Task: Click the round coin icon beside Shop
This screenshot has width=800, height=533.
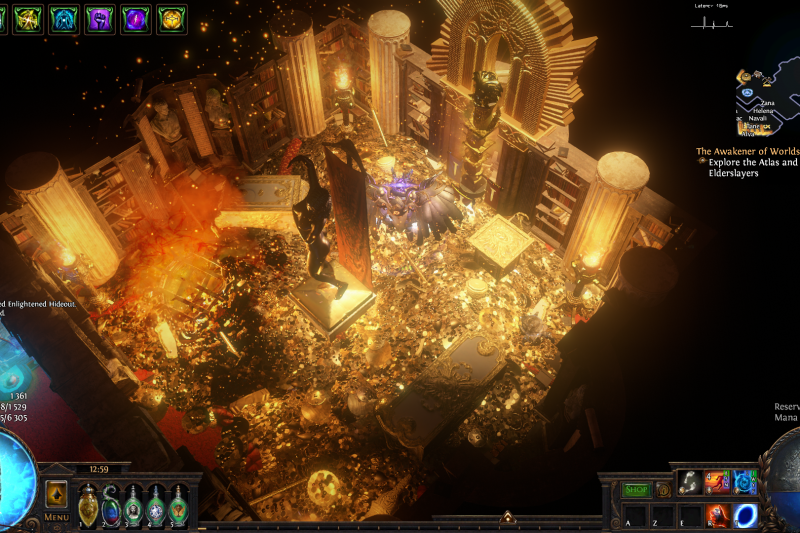Action: tap(663, 490)
